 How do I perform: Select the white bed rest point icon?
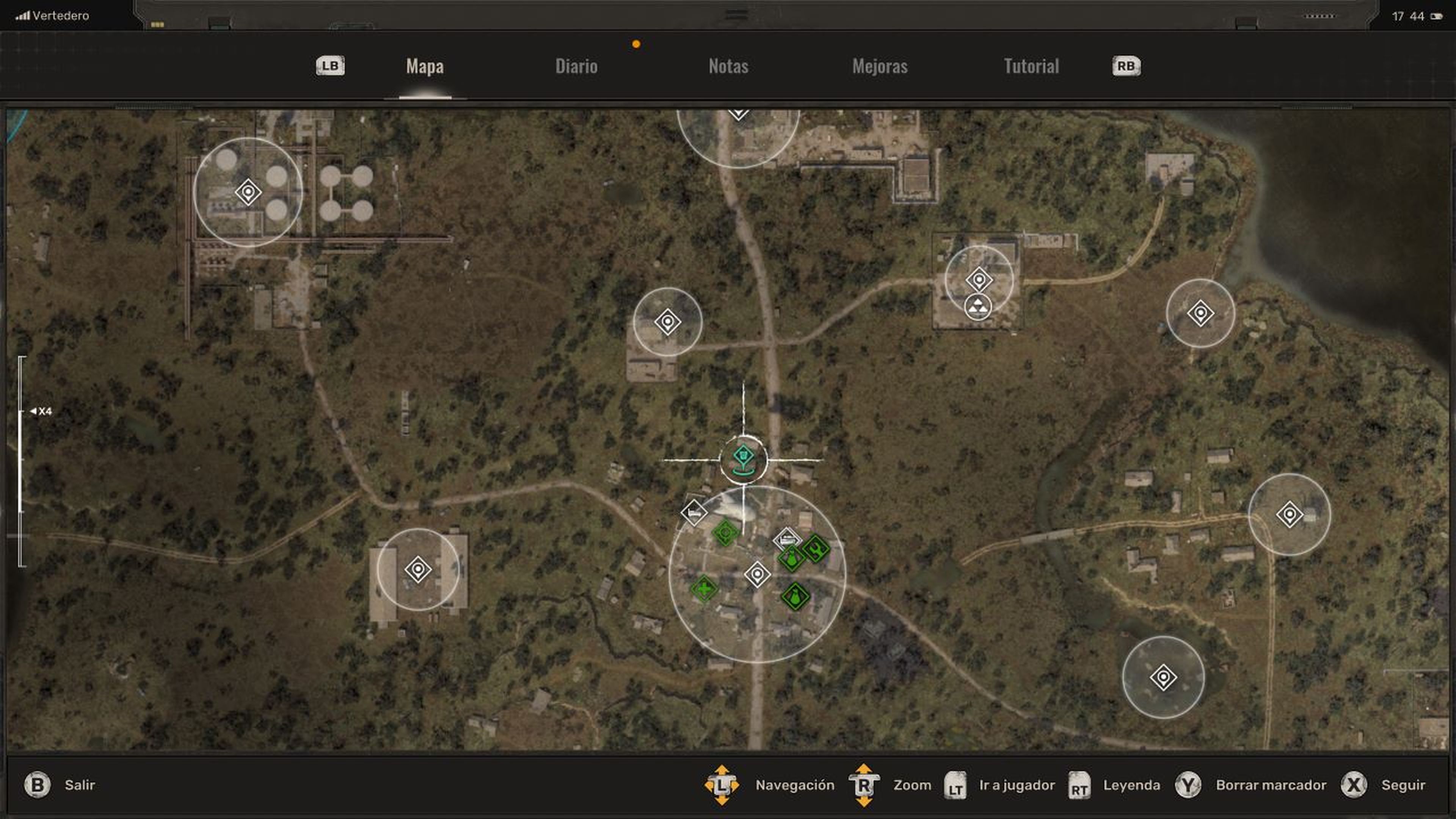(694, 513)
